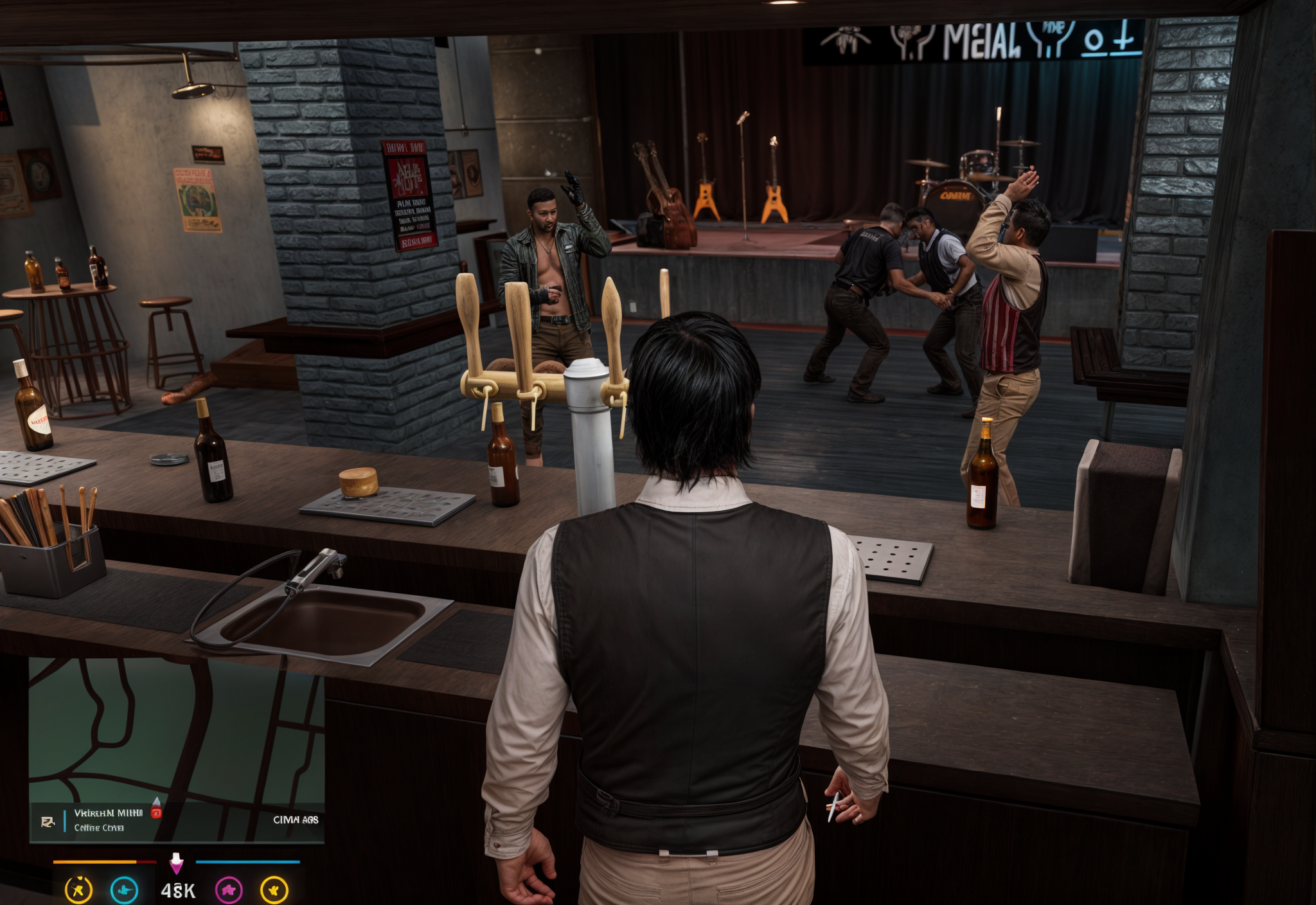Activate the yellow ability icon beside the magenta one
Screen dimensions: 1316x905
pos(274,890)
